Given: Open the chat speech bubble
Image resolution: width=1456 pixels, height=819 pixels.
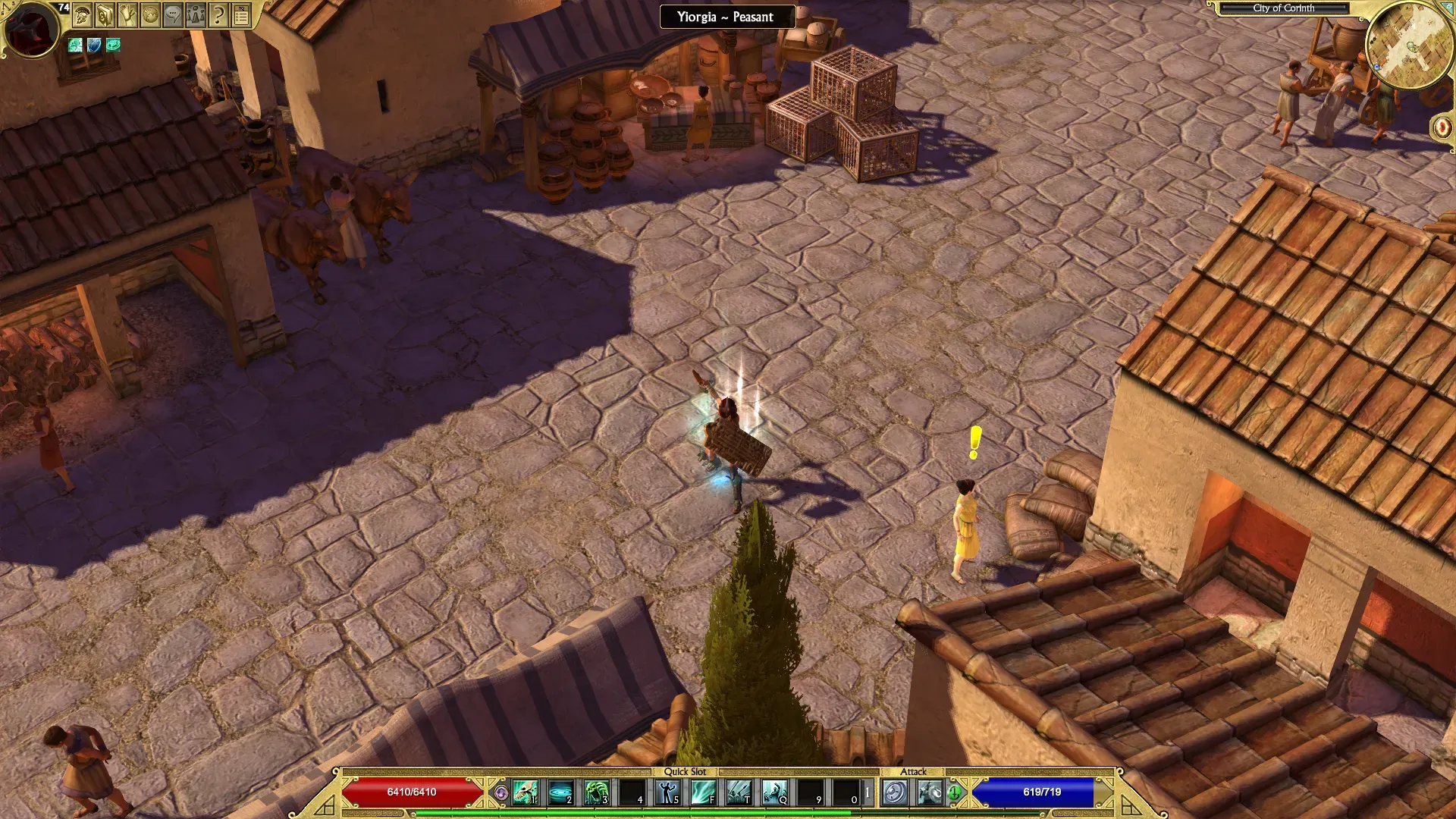Looking at the screenshot, I should [x=173, y=14].
